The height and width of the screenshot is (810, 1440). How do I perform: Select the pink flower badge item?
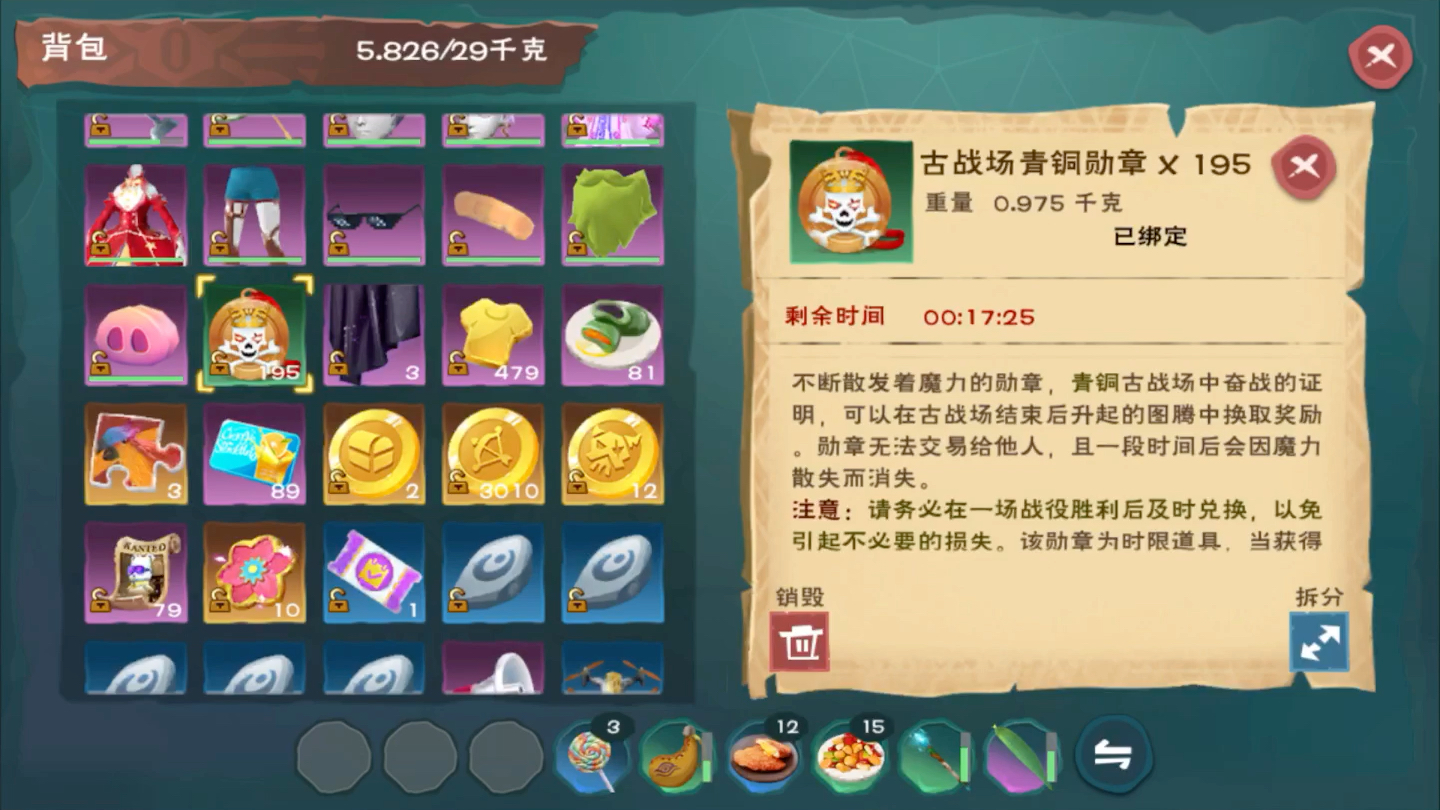[255, 573]
